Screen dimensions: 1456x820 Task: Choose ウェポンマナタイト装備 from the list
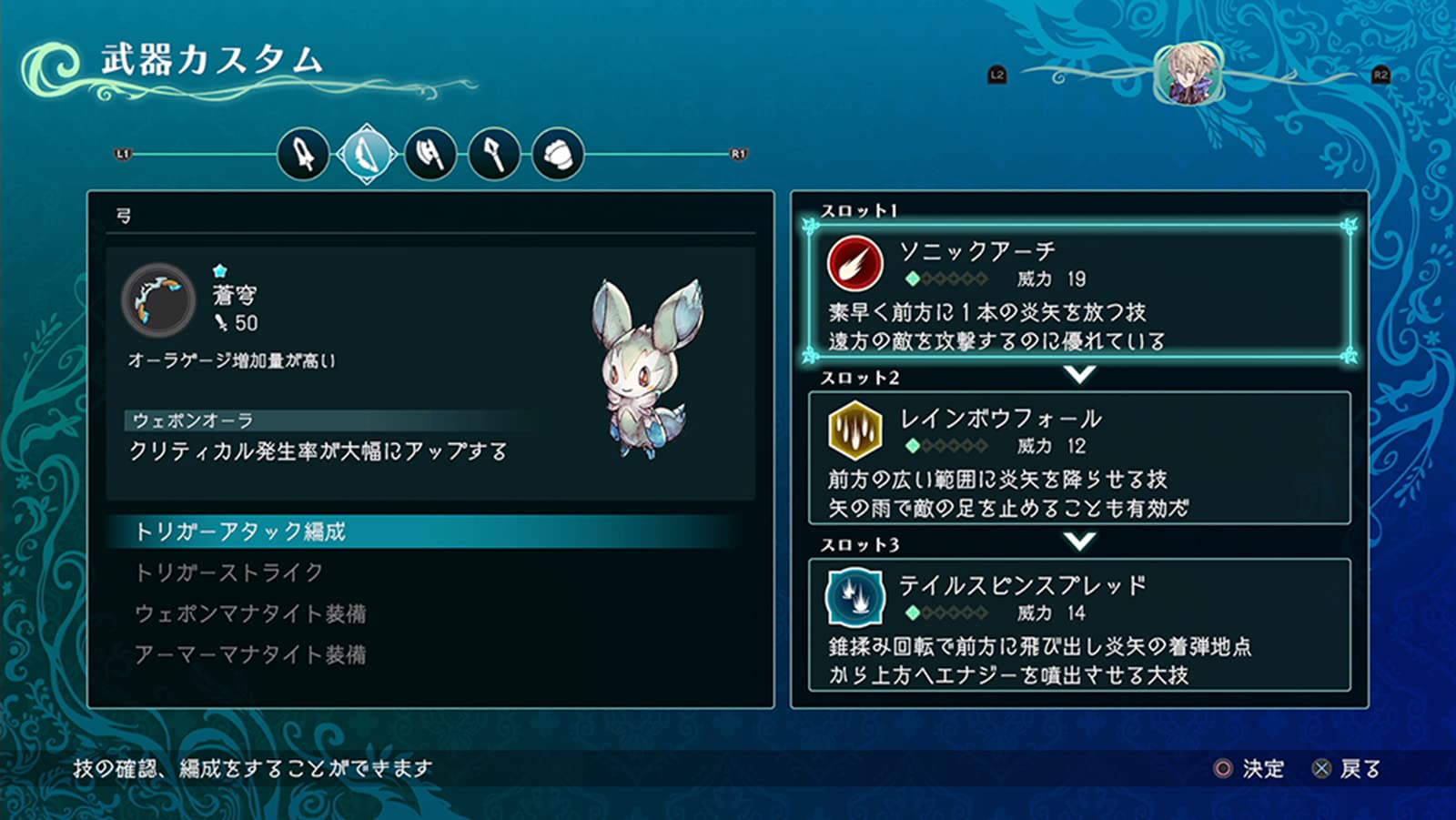250,613
